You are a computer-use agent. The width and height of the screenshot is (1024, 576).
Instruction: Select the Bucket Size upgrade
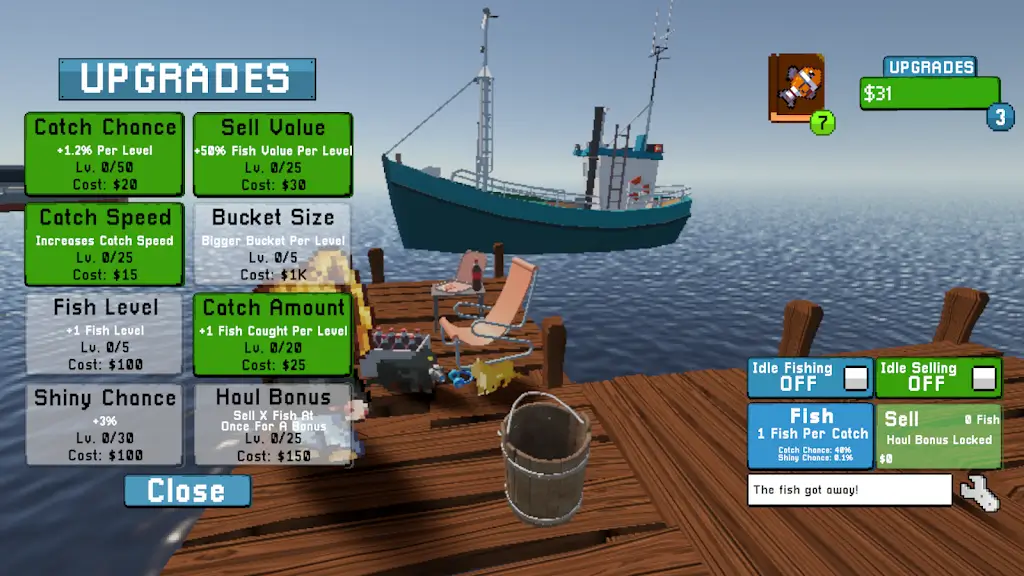coord(272,244)
